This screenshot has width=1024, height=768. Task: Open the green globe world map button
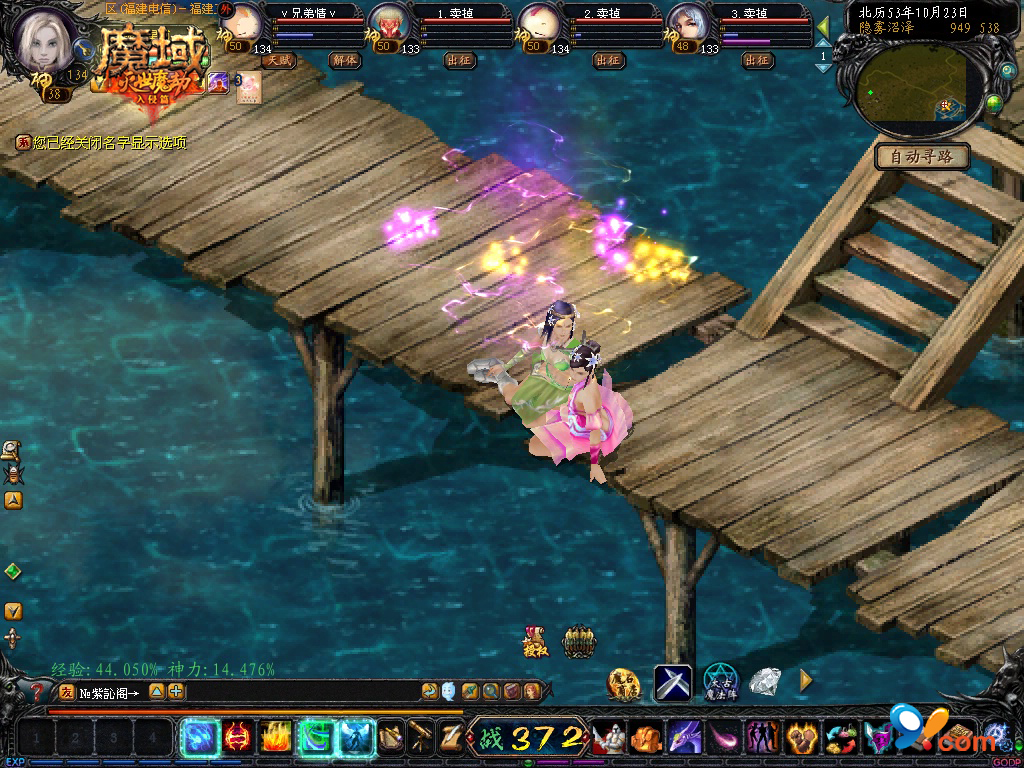(x=993, y=103)
